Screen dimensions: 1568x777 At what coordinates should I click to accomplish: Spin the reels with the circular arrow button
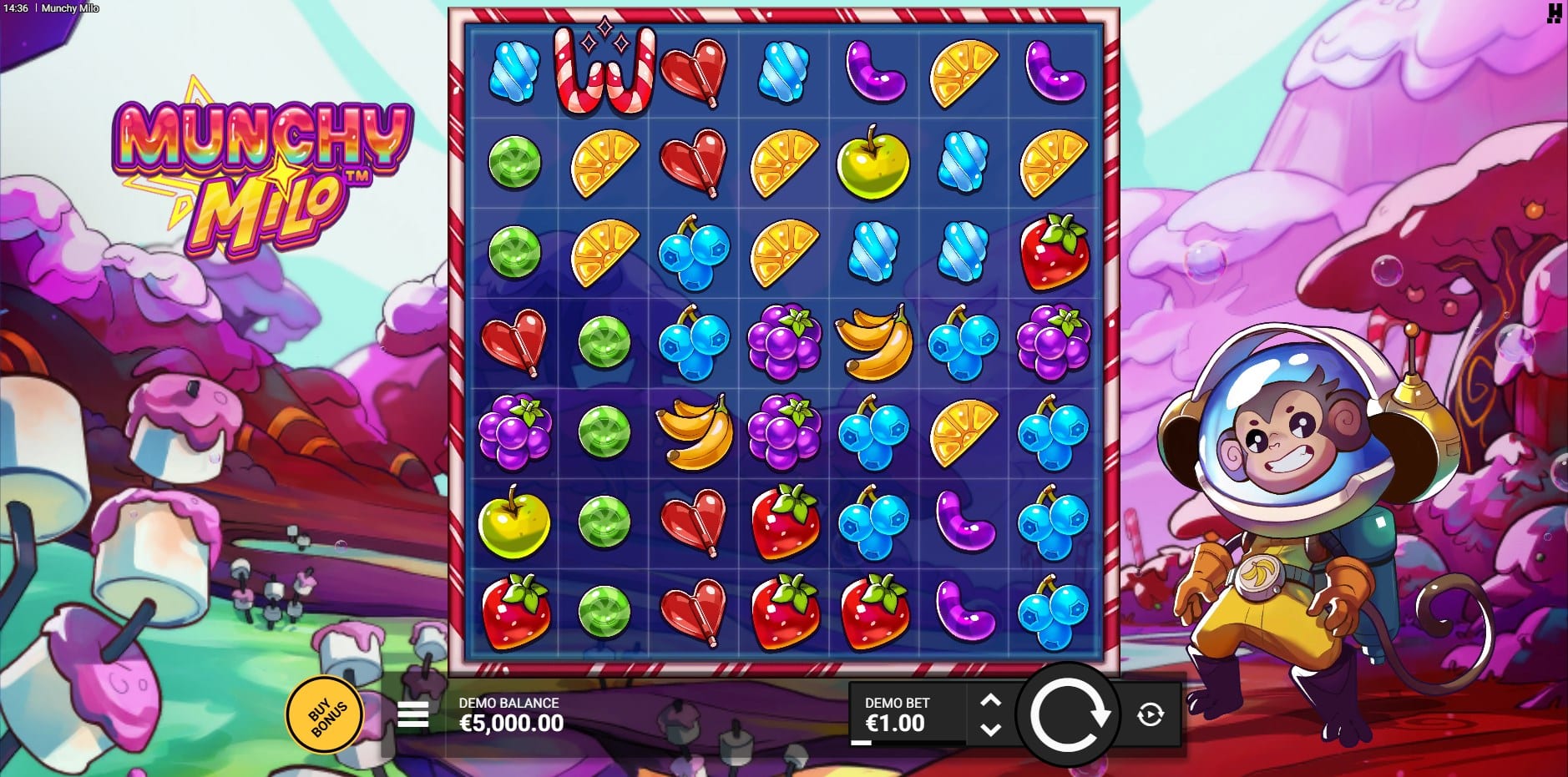(1068, 714)
